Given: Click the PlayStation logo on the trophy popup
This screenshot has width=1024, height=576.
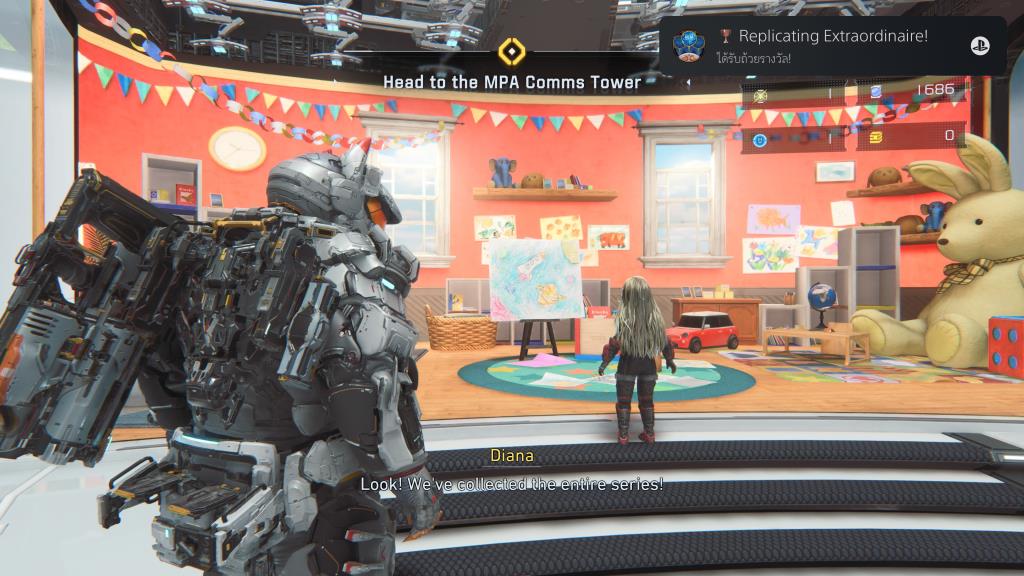Looking at the screenshot, I should tap(979, 45).
